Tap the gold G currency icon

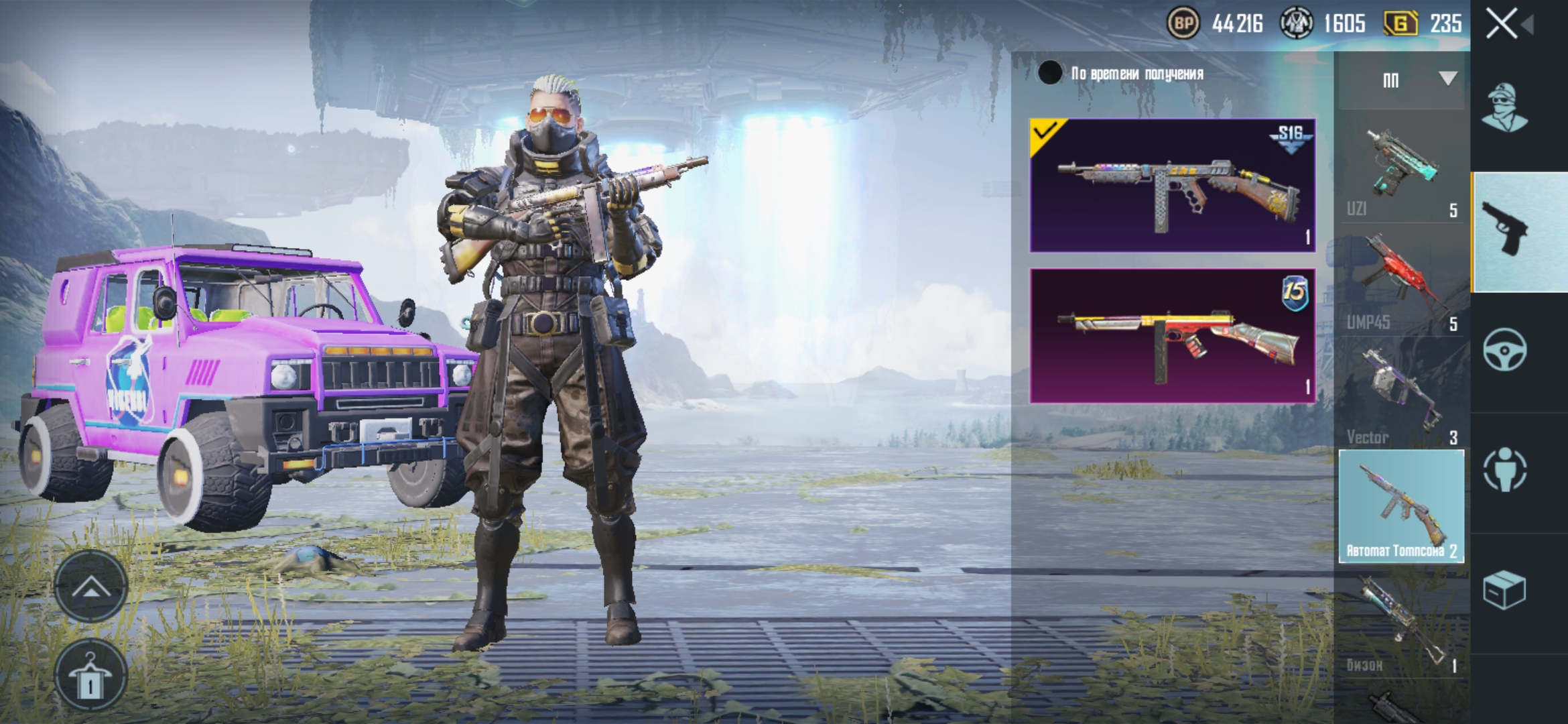click(1400, 24)
